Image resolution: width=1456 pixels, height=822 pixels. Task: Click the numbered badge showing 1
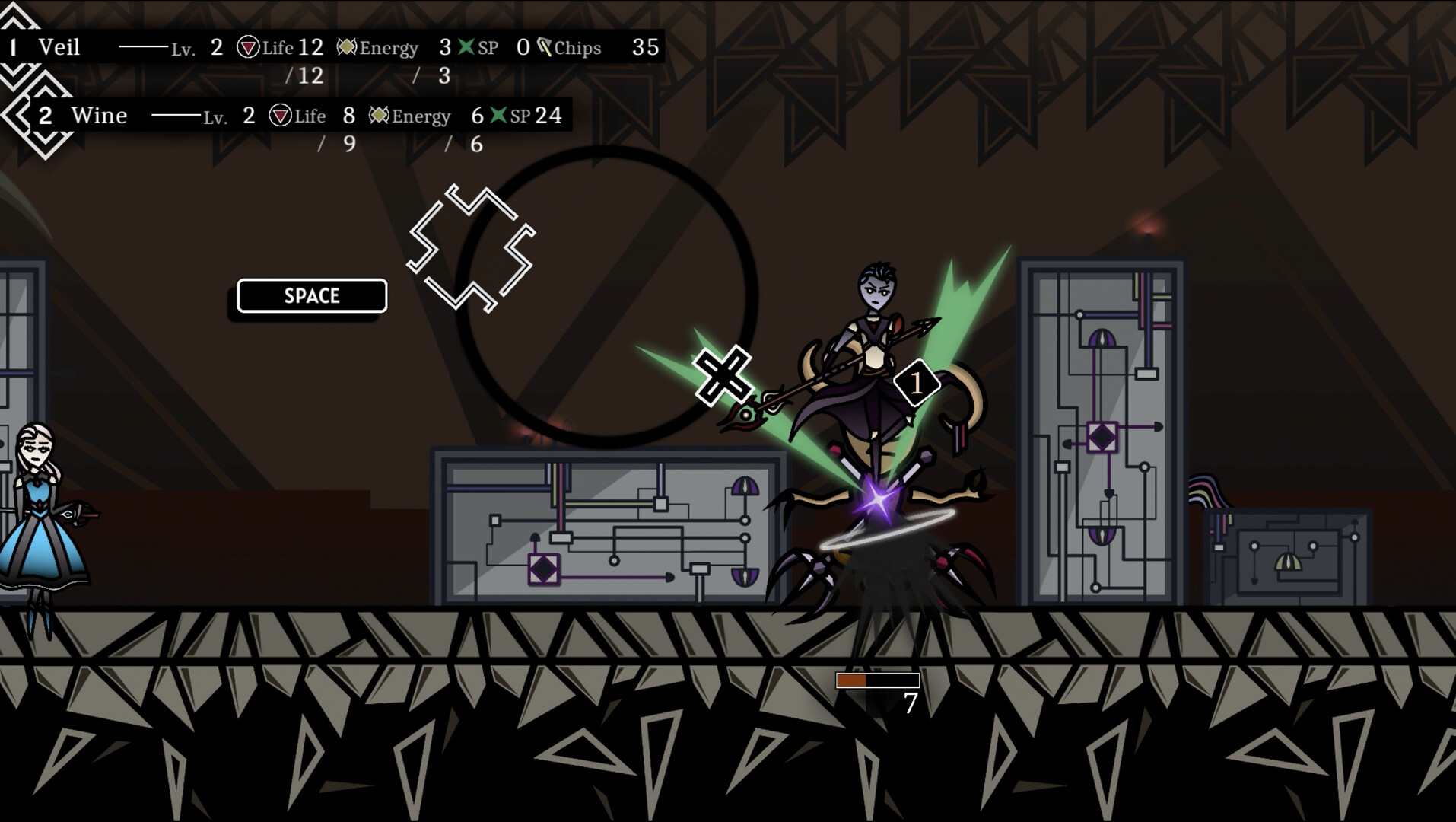coord(918,384)
